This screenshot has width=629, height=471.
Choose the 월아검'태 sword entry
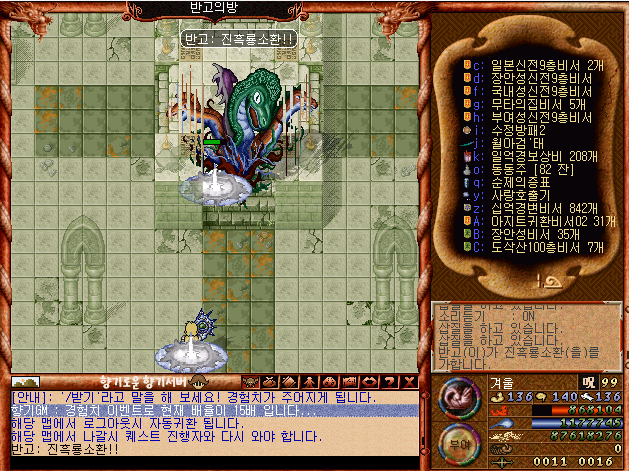click(x=517, y=142)
